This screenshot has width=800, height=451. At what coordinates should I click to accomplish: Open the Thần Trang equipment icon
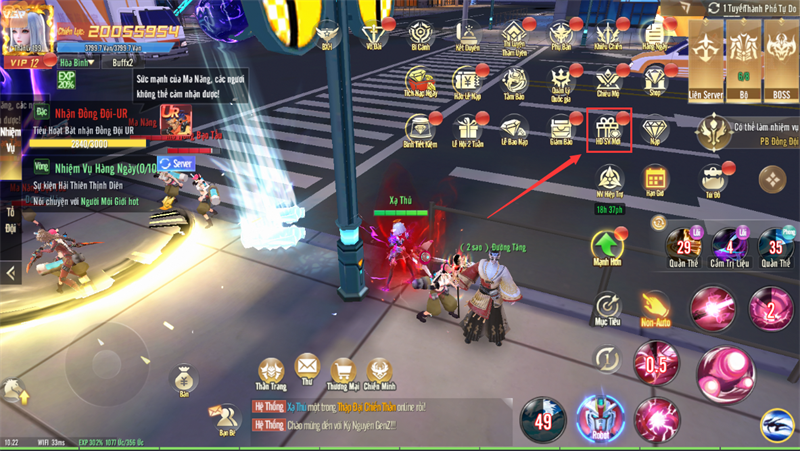271,372
